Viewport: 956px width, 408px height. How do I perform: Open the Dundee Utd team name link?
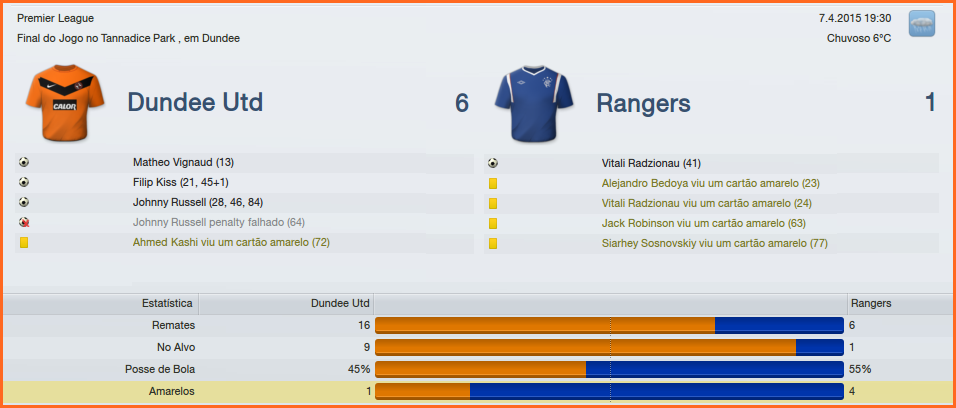tap(195, 103)
